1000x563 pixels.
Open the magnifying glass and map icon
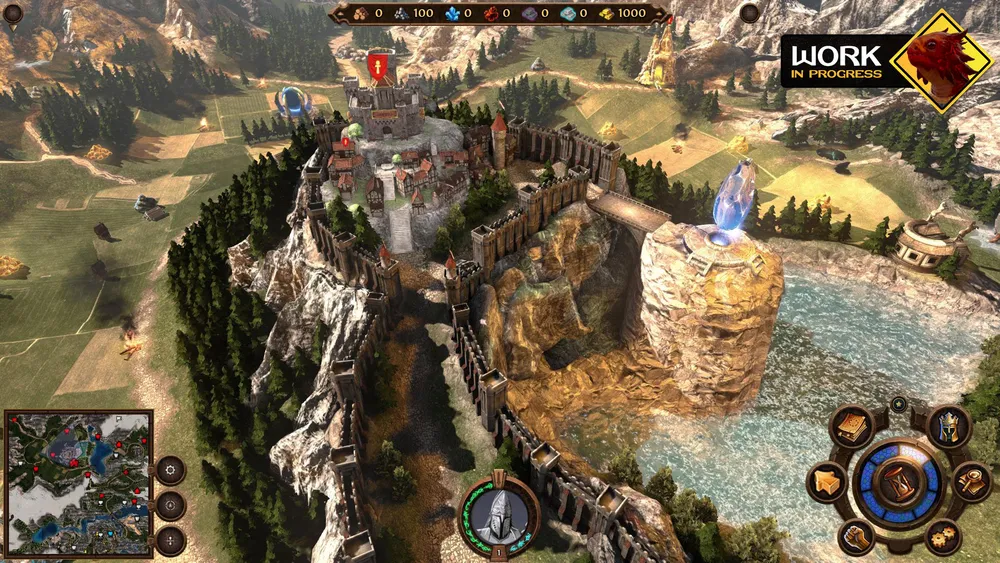970,481
